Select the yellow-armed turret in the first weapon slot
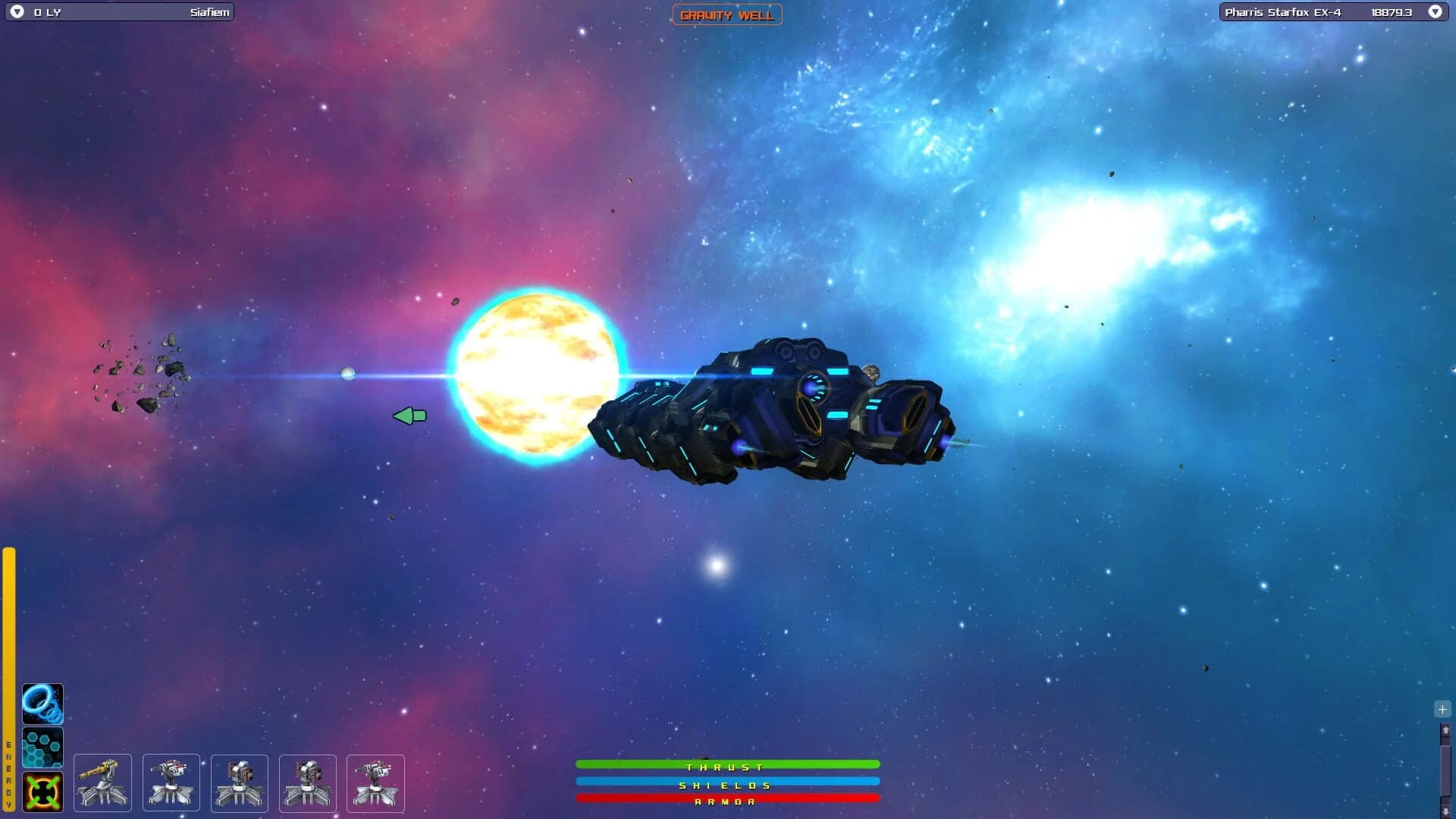 102,783
